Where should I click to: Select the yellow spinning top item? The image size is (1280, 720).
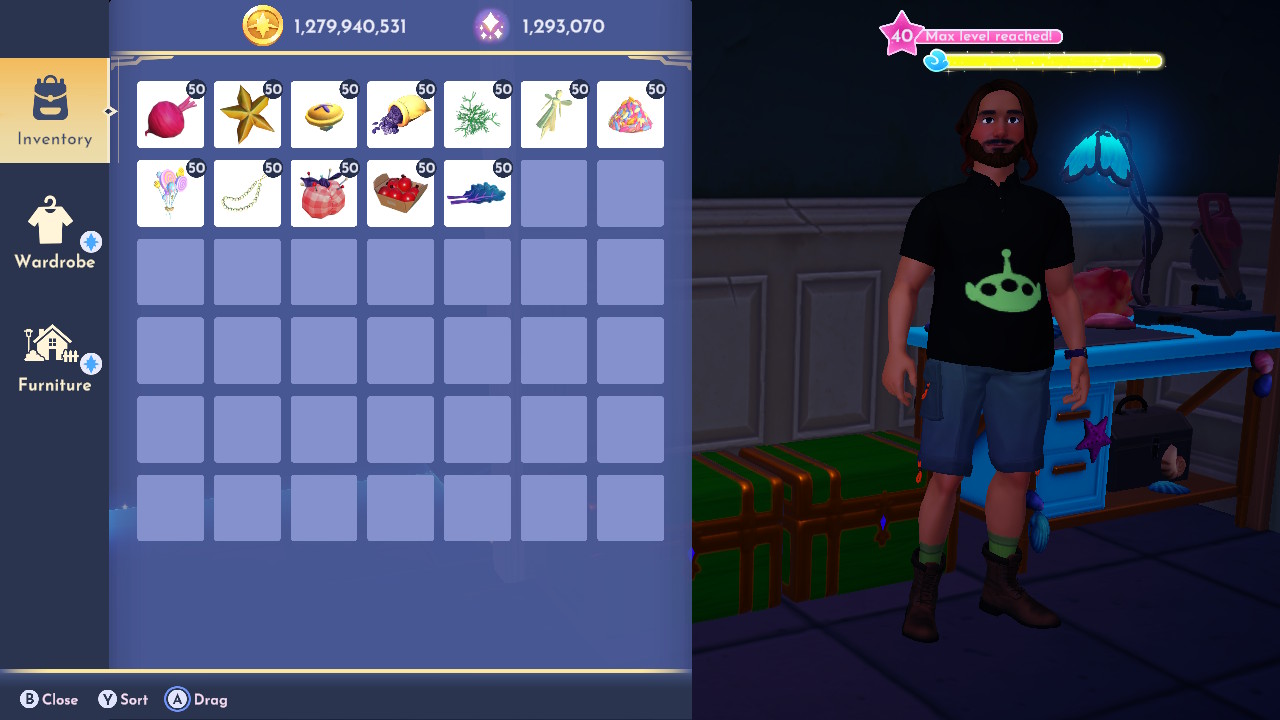point(323,115)
